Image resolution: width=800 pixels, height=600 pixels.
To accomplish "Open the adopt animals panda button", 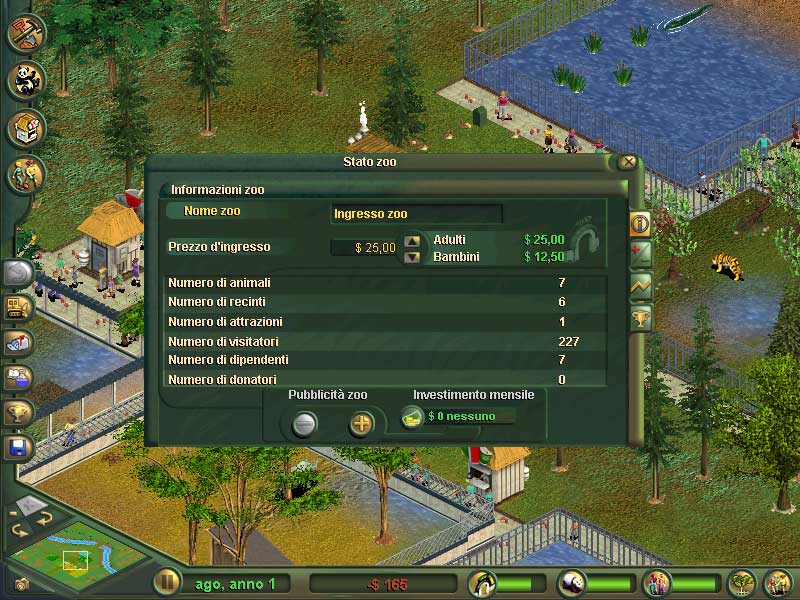I will (x=26, y=80).
